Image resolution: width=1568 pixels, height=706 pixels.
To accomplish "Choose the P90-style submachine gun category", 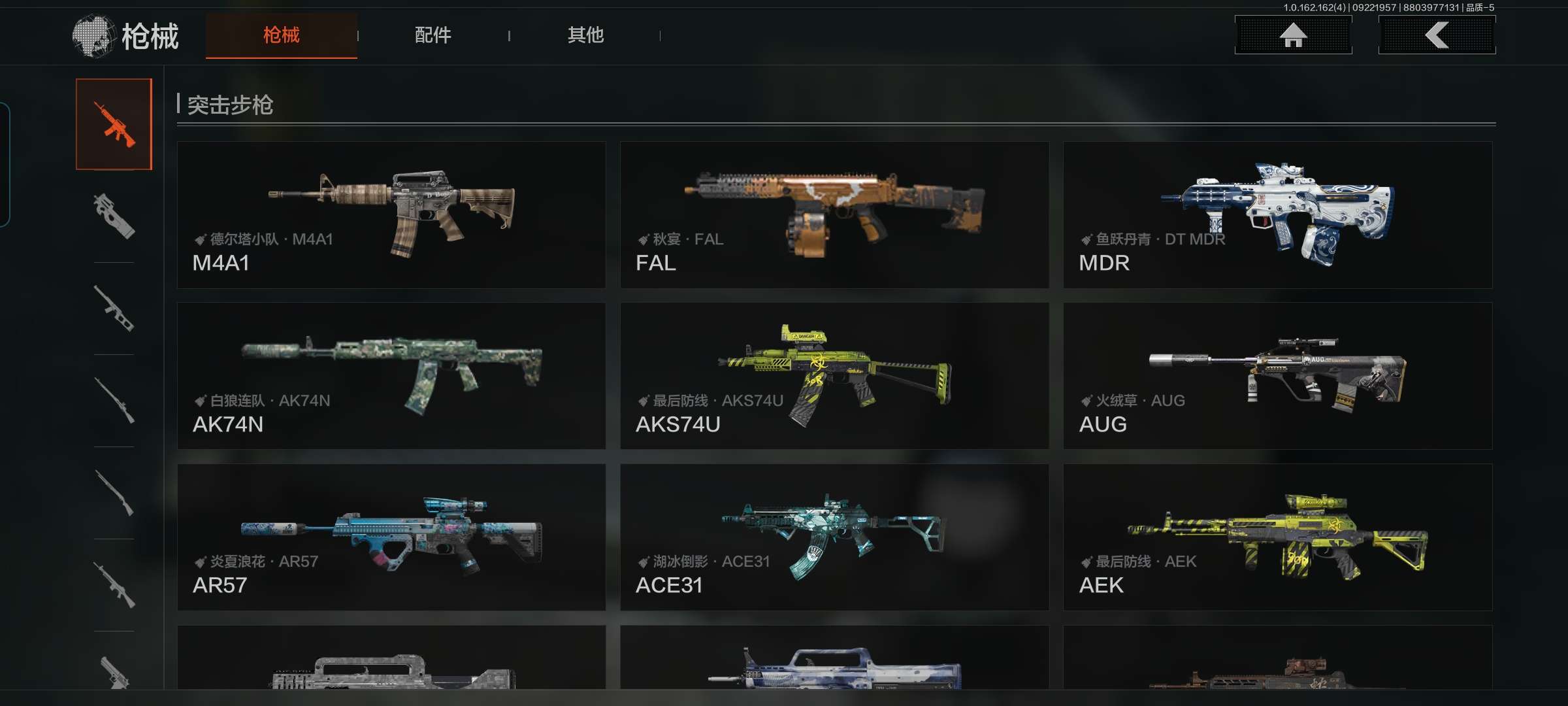I will 114,216.
